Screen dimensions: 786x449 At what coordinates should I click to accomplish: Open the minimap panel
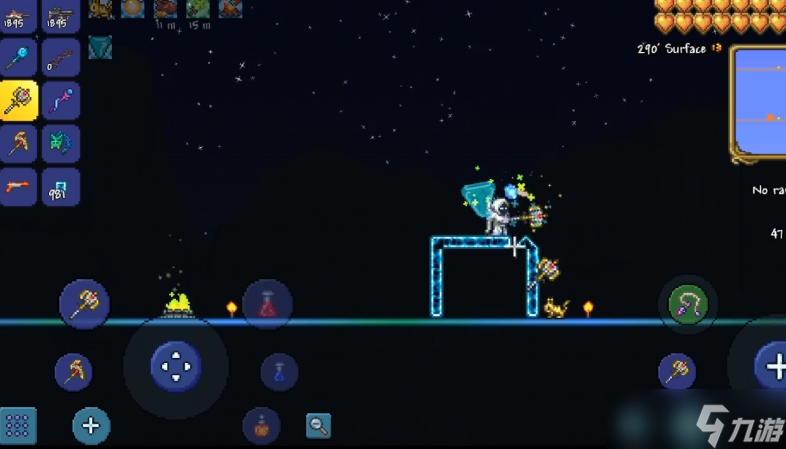(760, 103)
